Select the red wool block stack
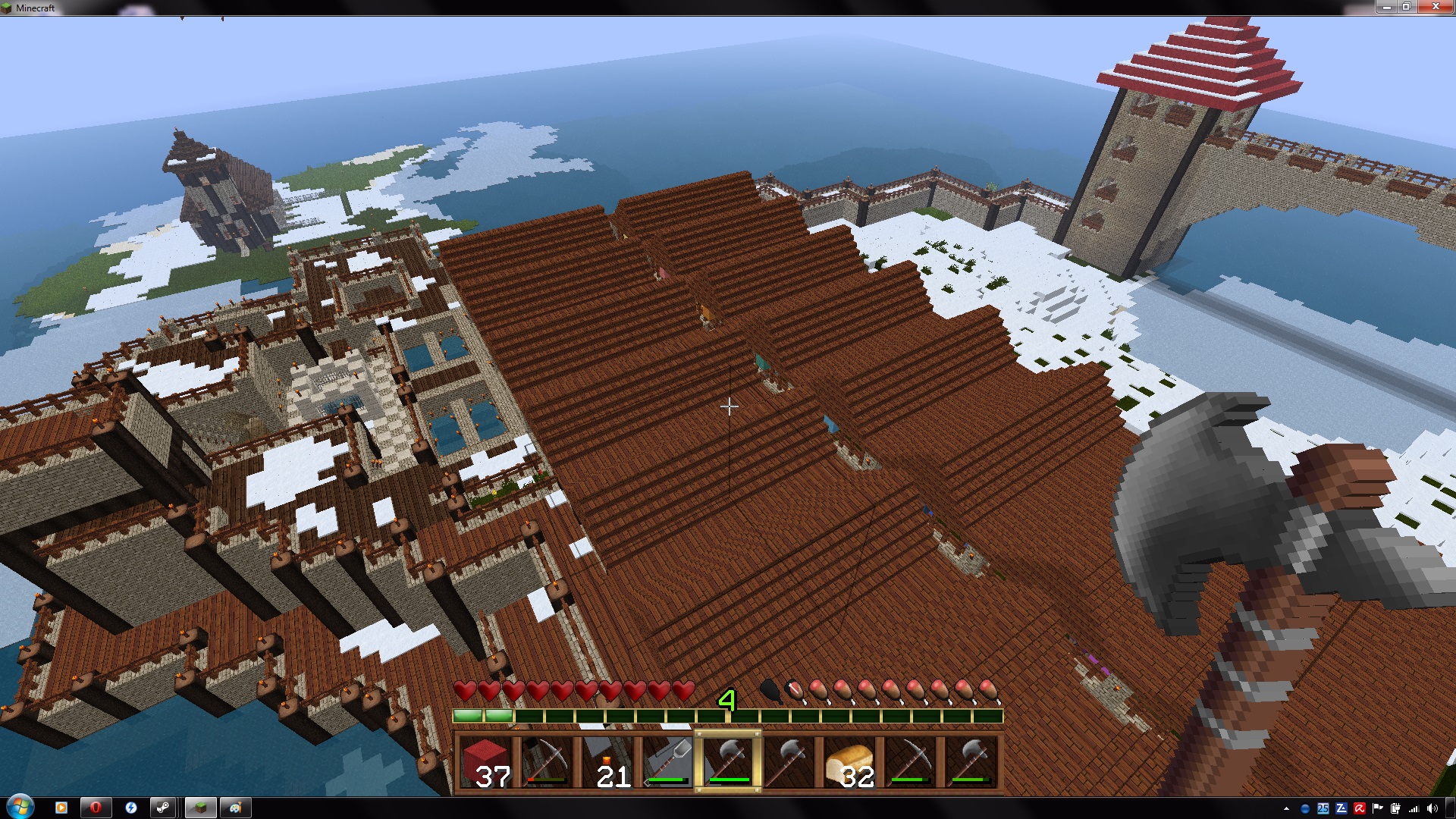 485,762
